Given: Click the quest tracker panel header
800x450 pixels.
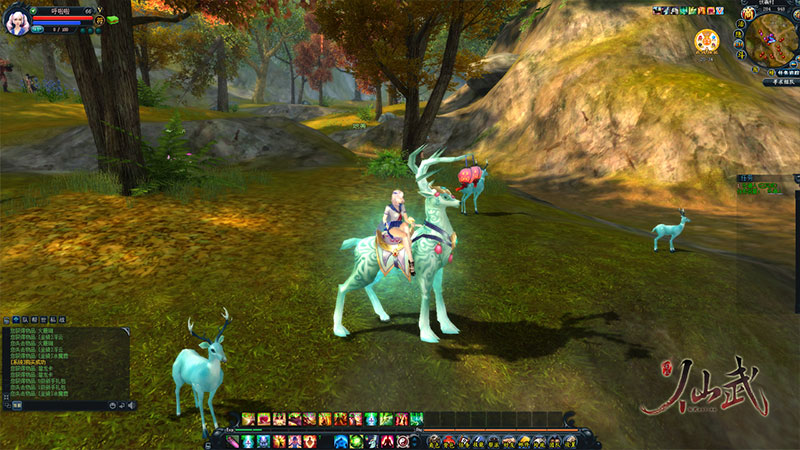Looking at the screenshot, I should point(760,176).
